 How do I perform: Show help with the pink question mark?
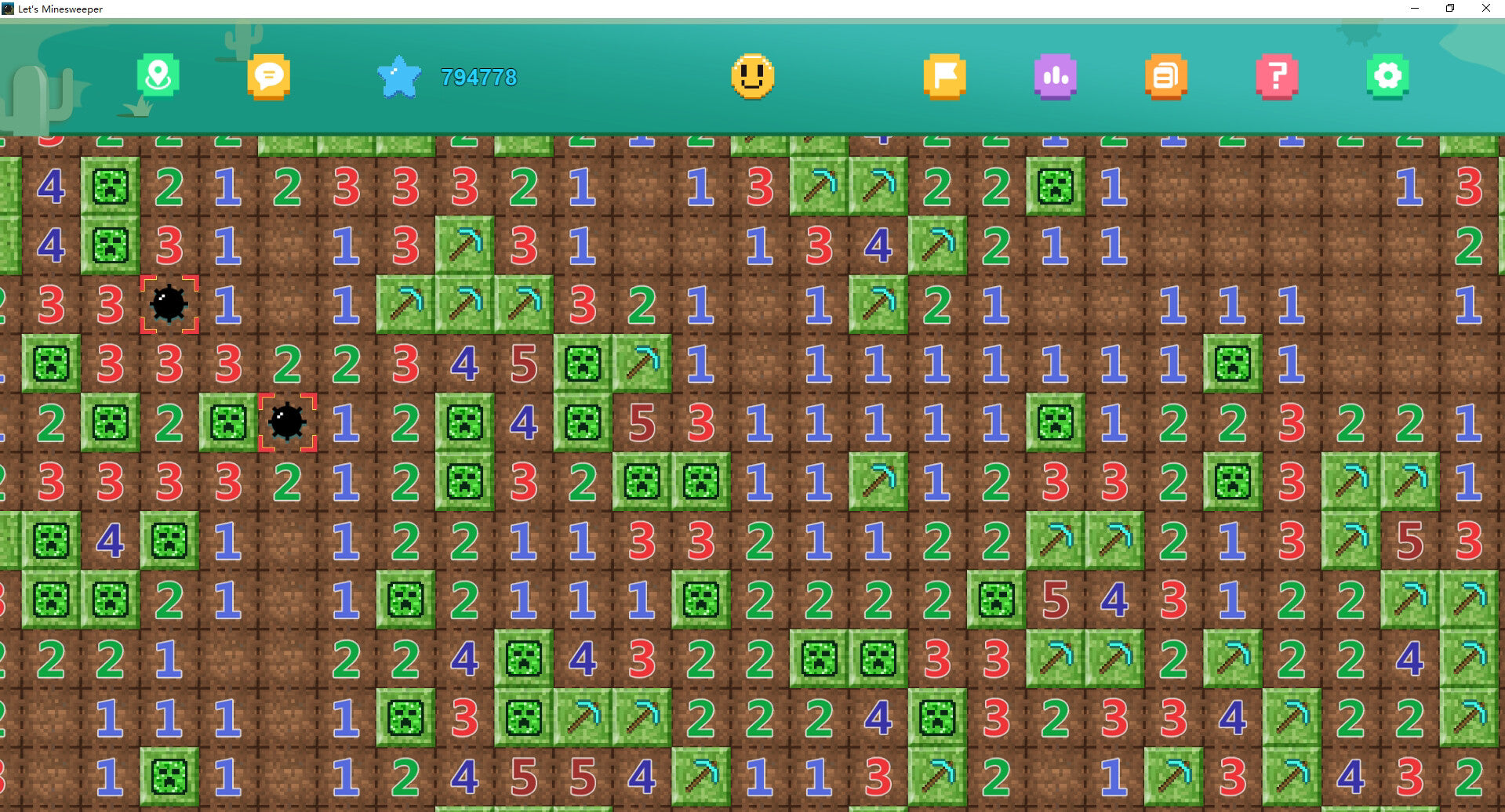tap(1277, 76)
